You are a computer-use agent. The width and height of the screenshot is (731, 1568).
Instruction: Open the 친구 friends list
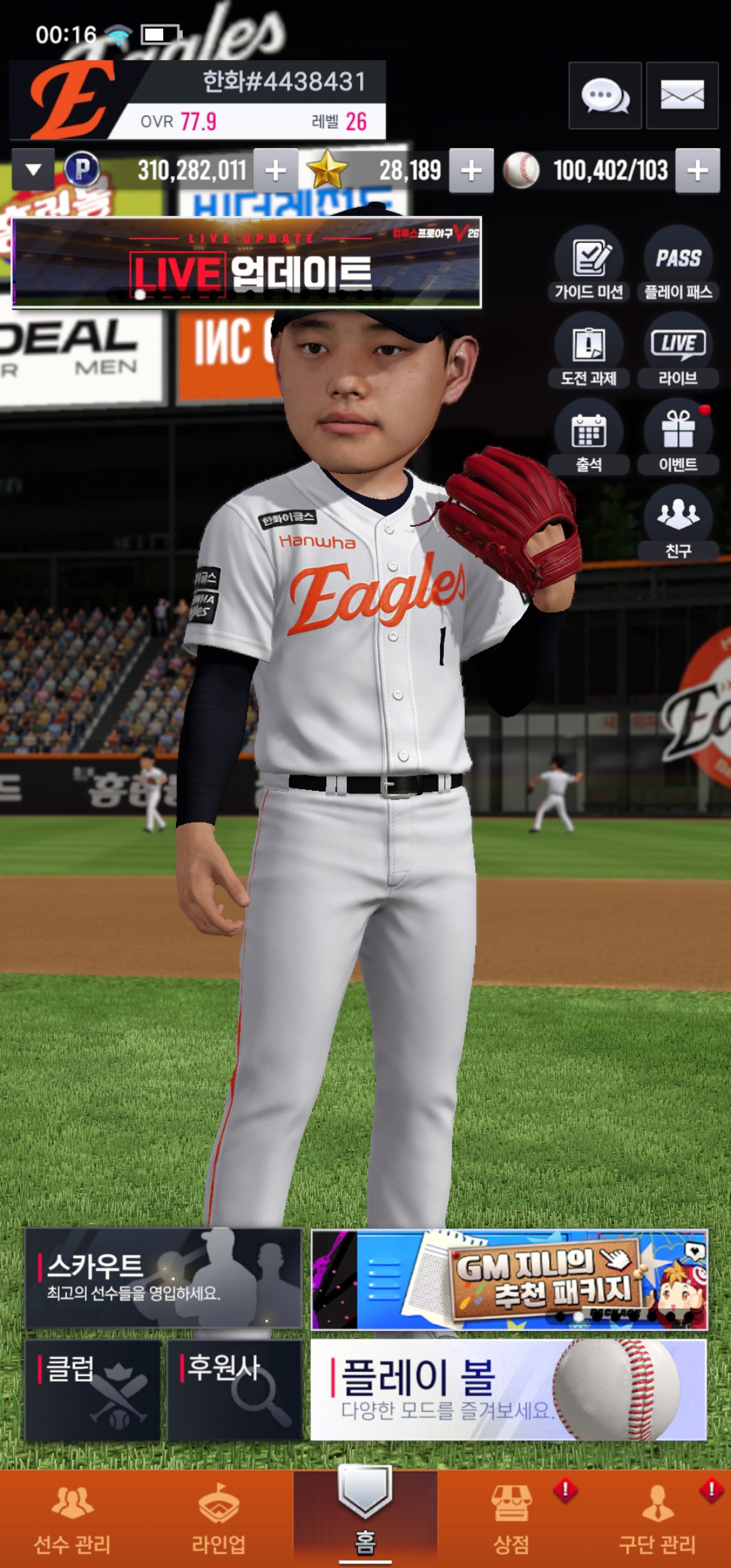[678, 523]
